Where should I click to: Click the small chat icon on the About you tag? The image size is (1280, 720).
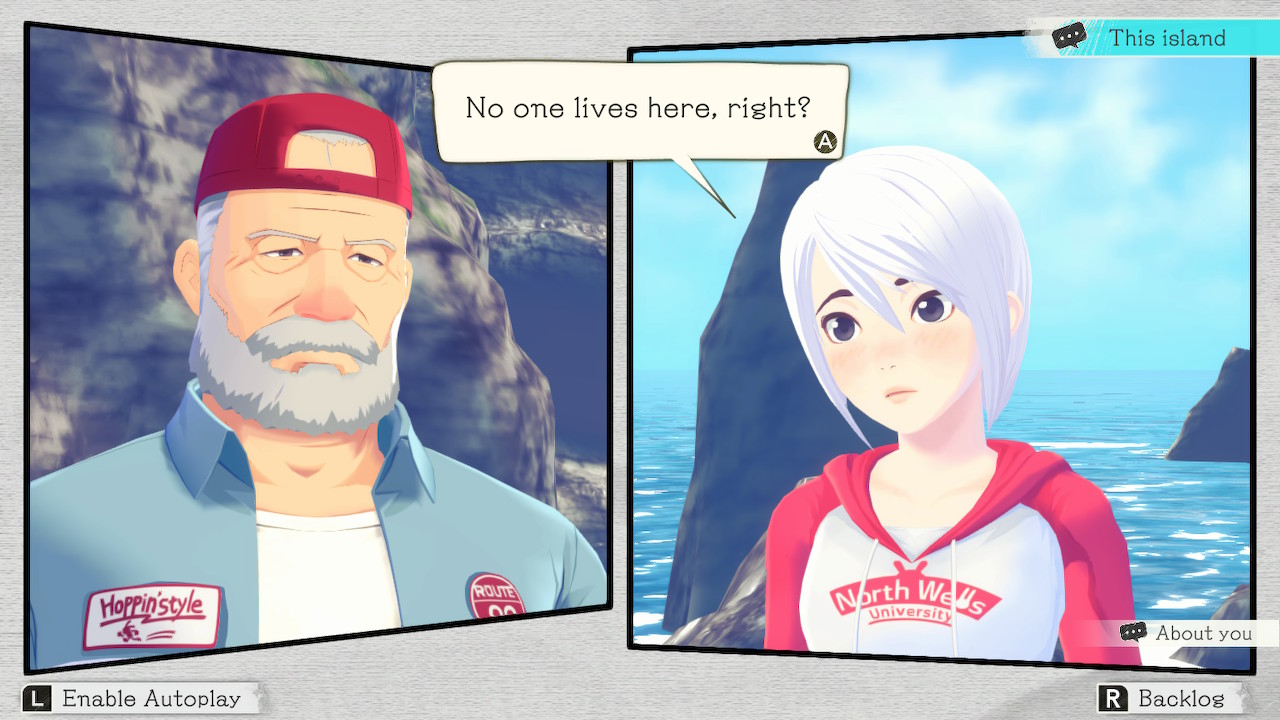point(1133,633)
